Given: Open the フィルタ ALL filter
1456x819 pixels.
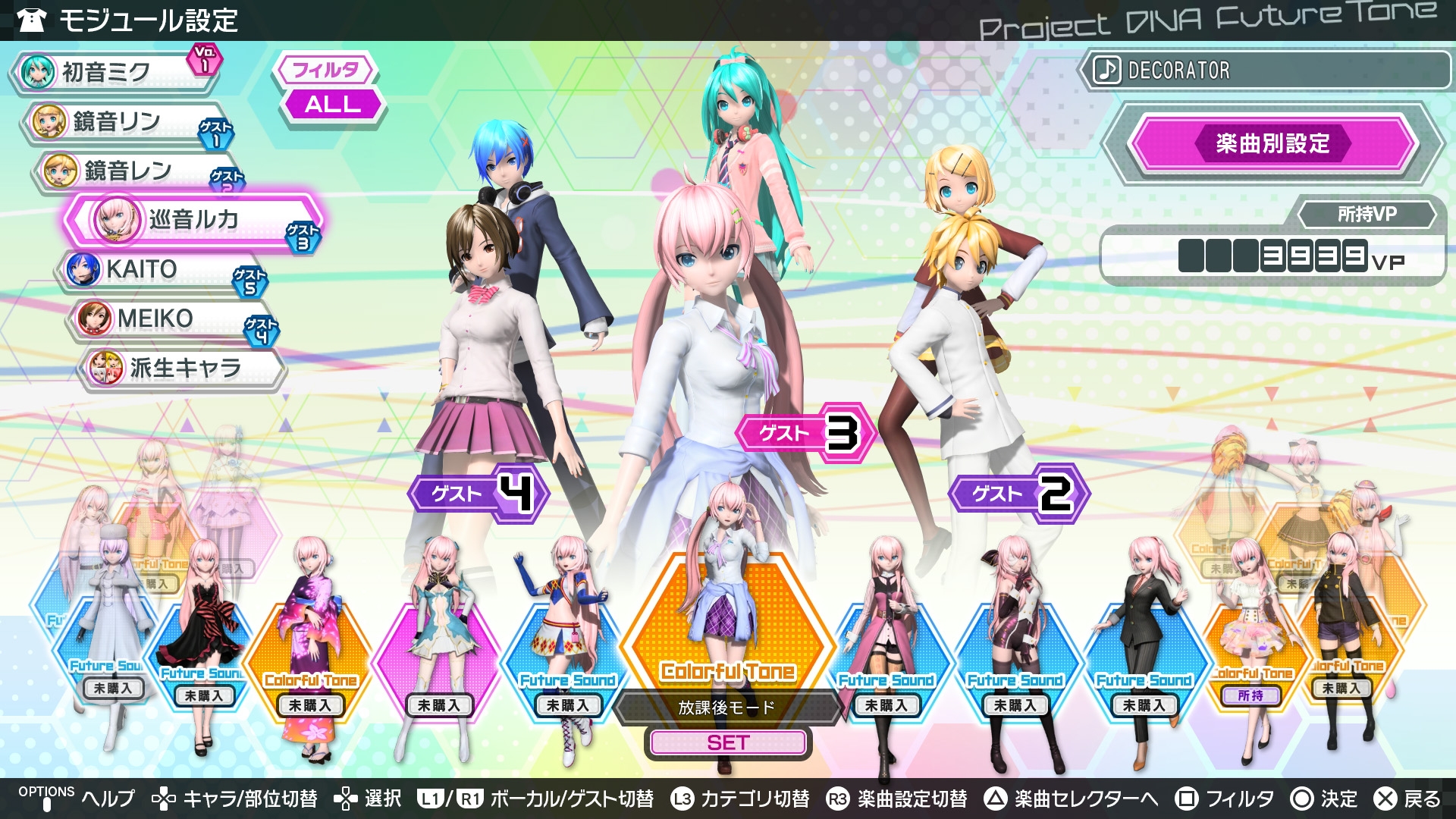Looking at the screenshot, I should pyautogui.click(x=331, y=104).
